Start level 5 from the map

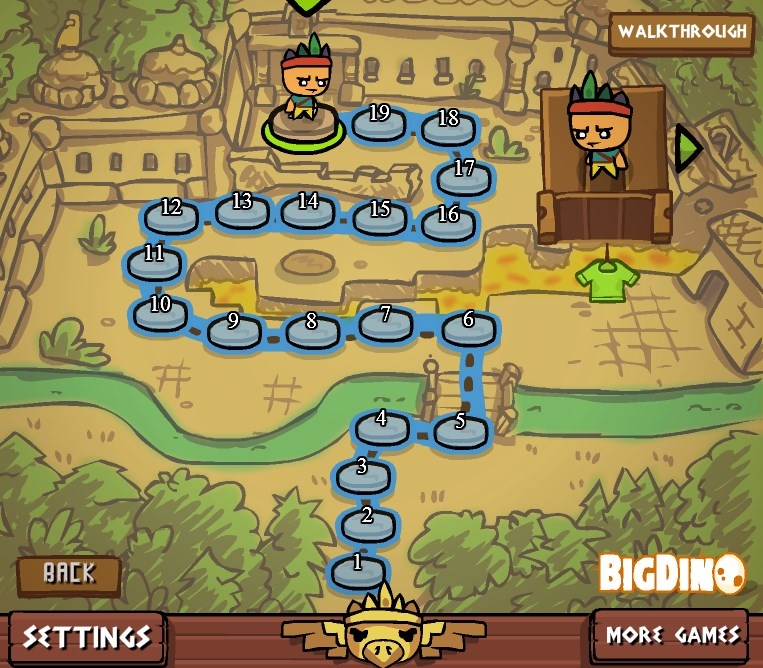460,427
